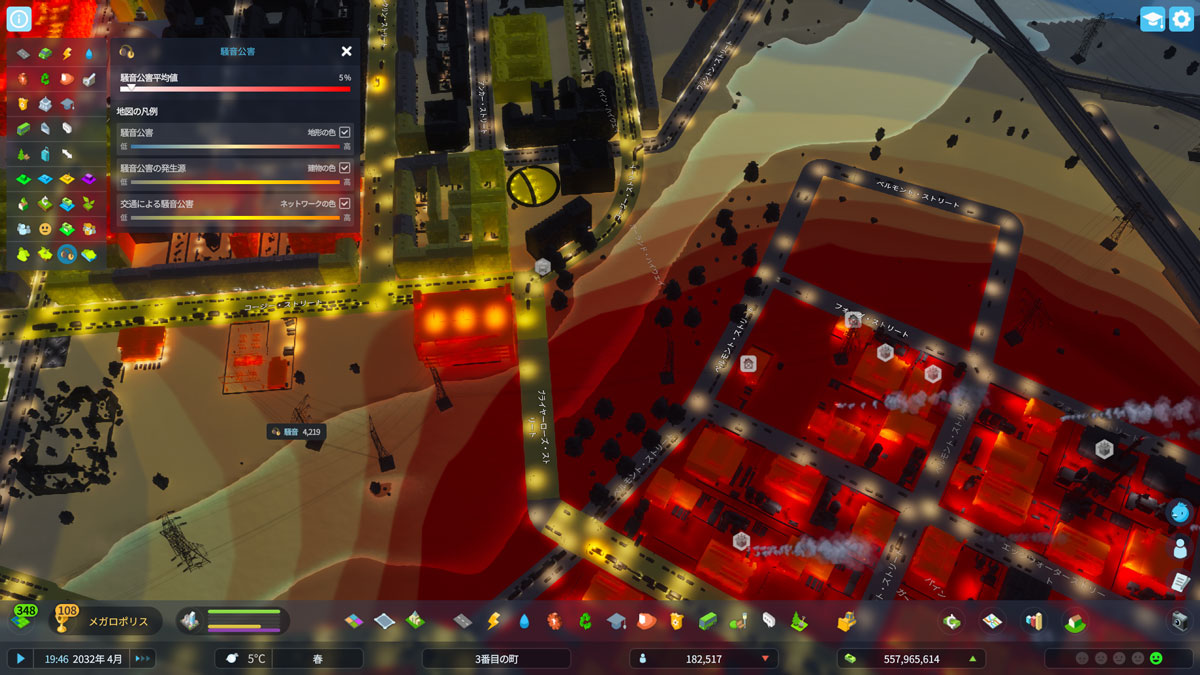
Task: Toggle the ネットワークの色 checkbox
Action: click(x=345, y=204)
